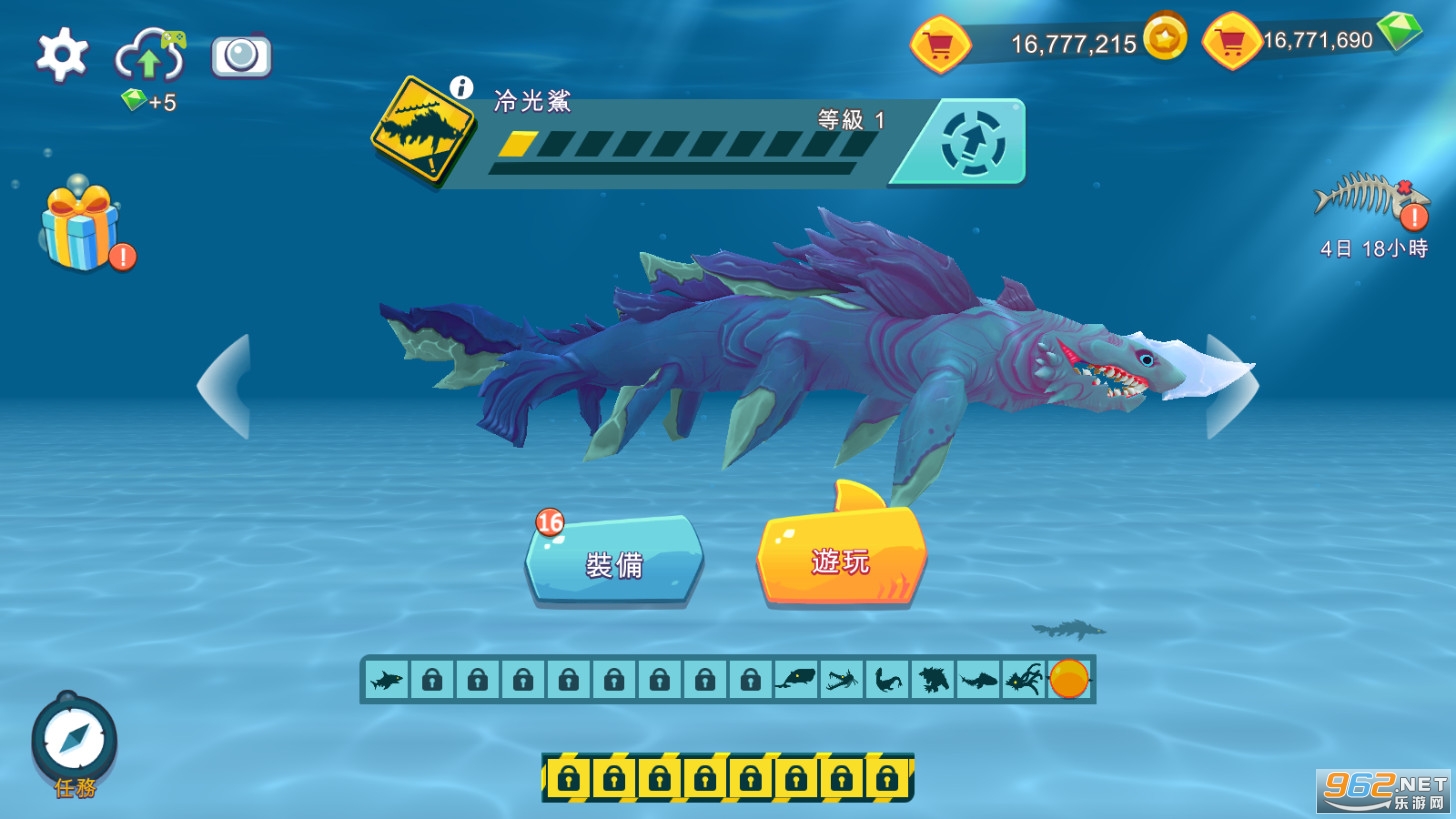
Task: Show info for the shark warning sign
Action: (x=460, y=87)
